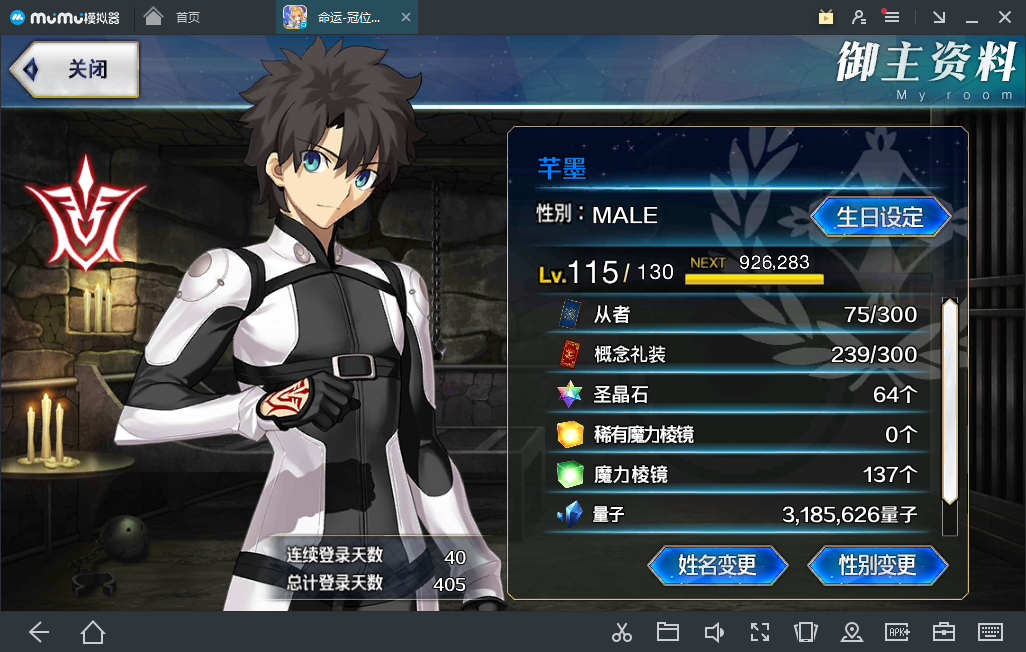Click the Android back arrow
The image size is (1026, 652).
pos(39,631)
